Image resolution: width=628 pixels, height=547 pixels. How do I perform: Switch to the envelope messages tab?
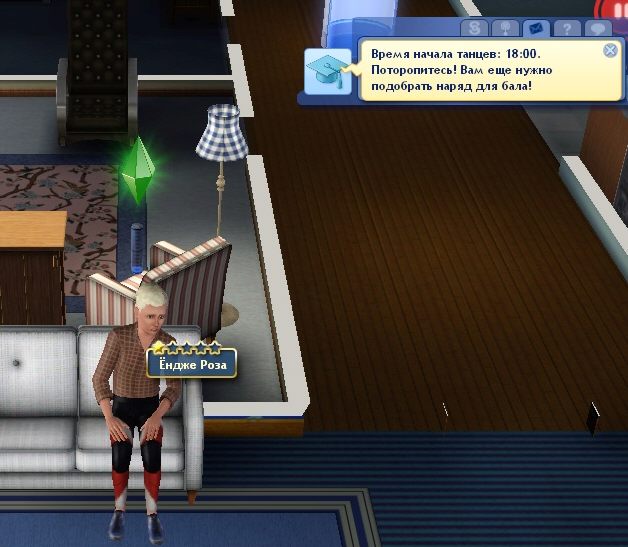coord(534,29)
